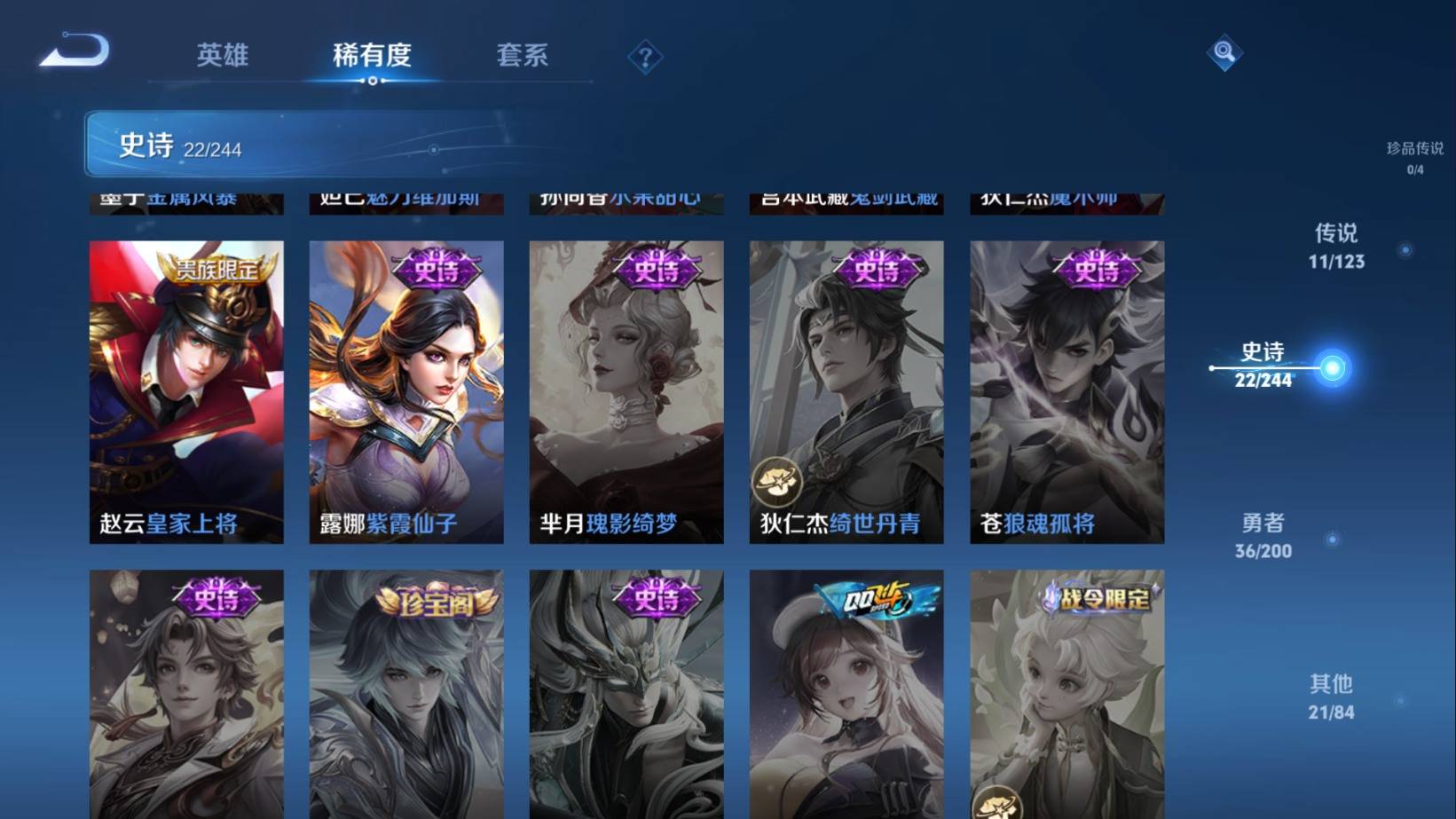Open the 赵云 皇家上将 skin card
1456x819 pixels.
tap(186, 391)
